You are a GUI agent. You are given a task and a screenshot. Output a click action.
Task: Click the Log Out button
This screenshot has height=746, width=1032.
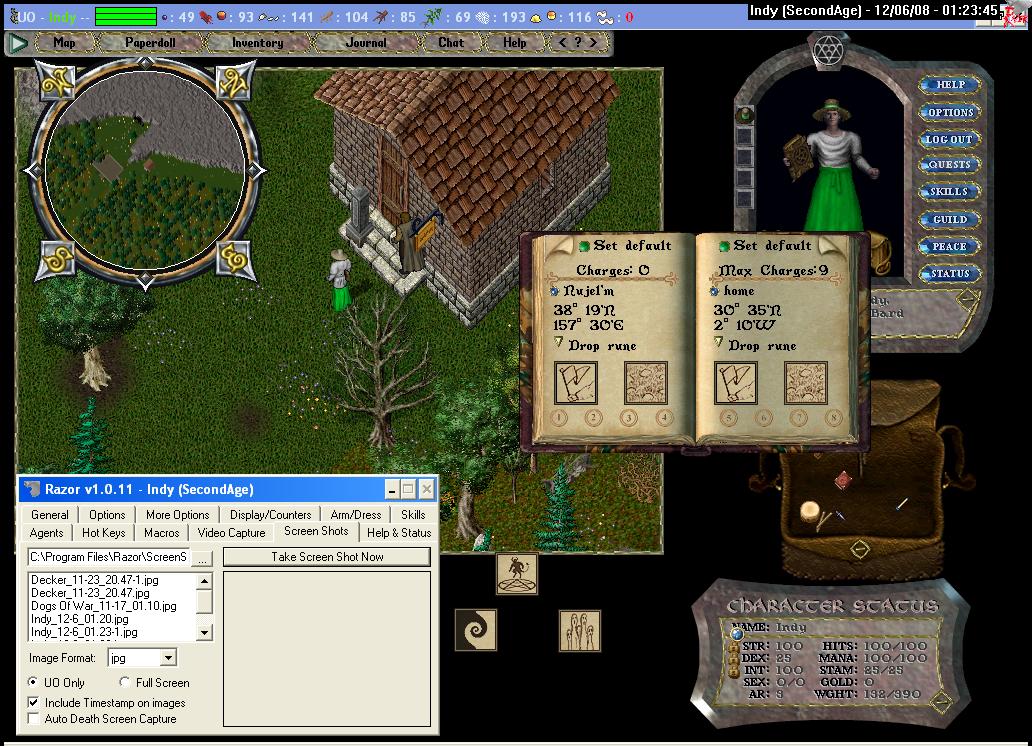tap(949, 139)
